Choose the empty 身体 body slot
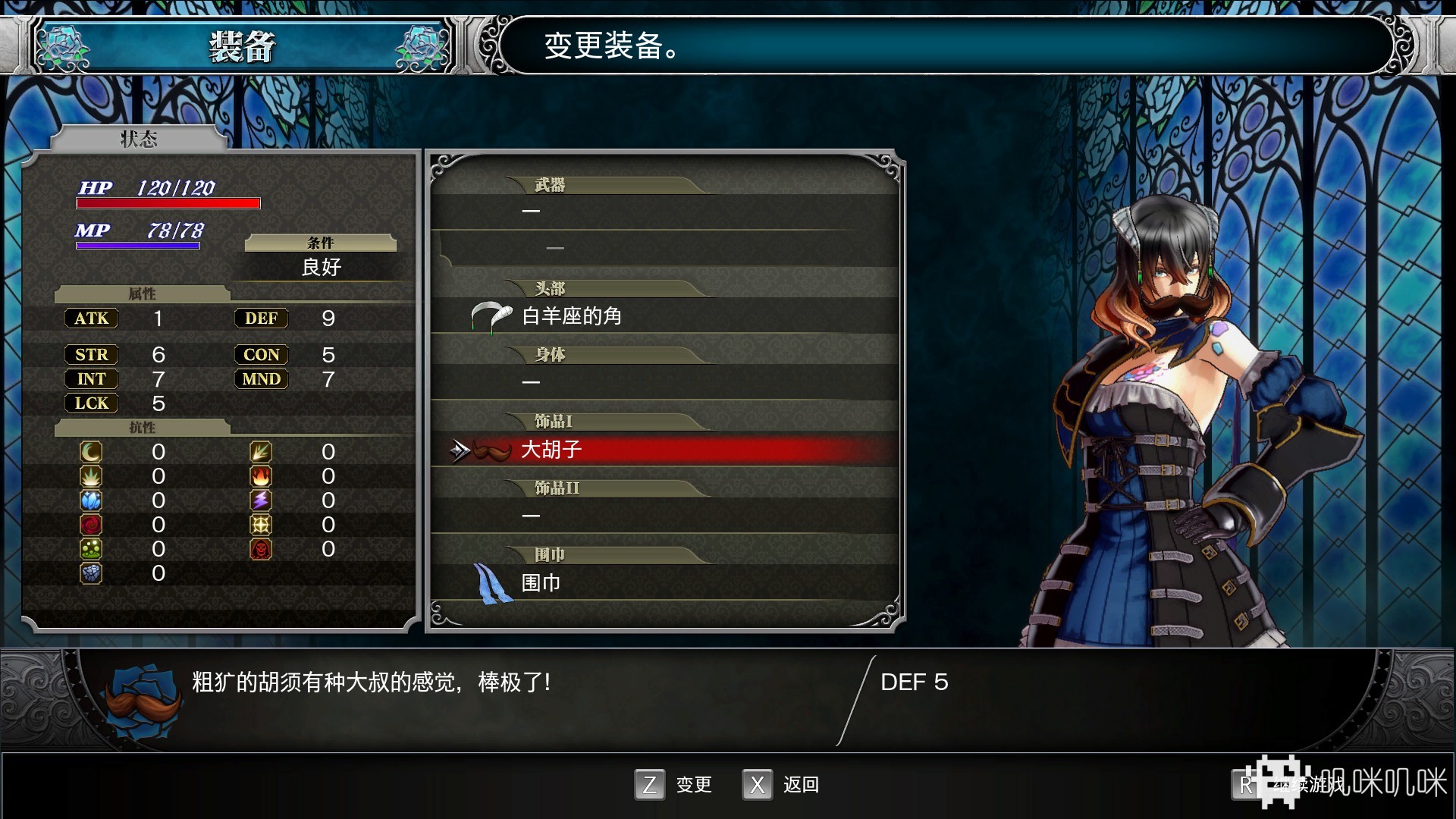The height and width of the screenshot is (819, 1456). (x=664, y=382)
